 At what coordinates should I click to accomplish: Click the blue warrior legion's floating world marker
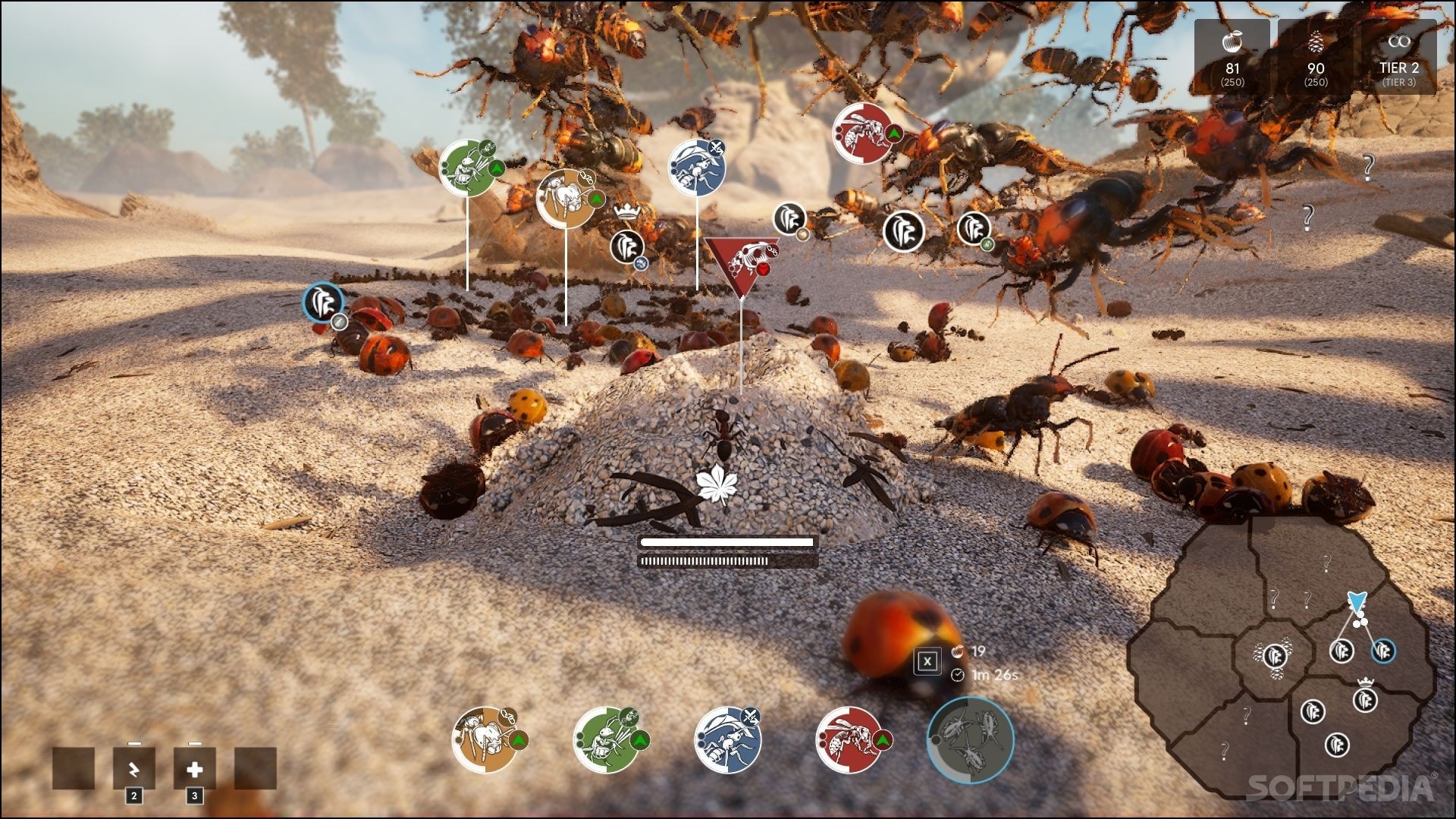point(697,168)
